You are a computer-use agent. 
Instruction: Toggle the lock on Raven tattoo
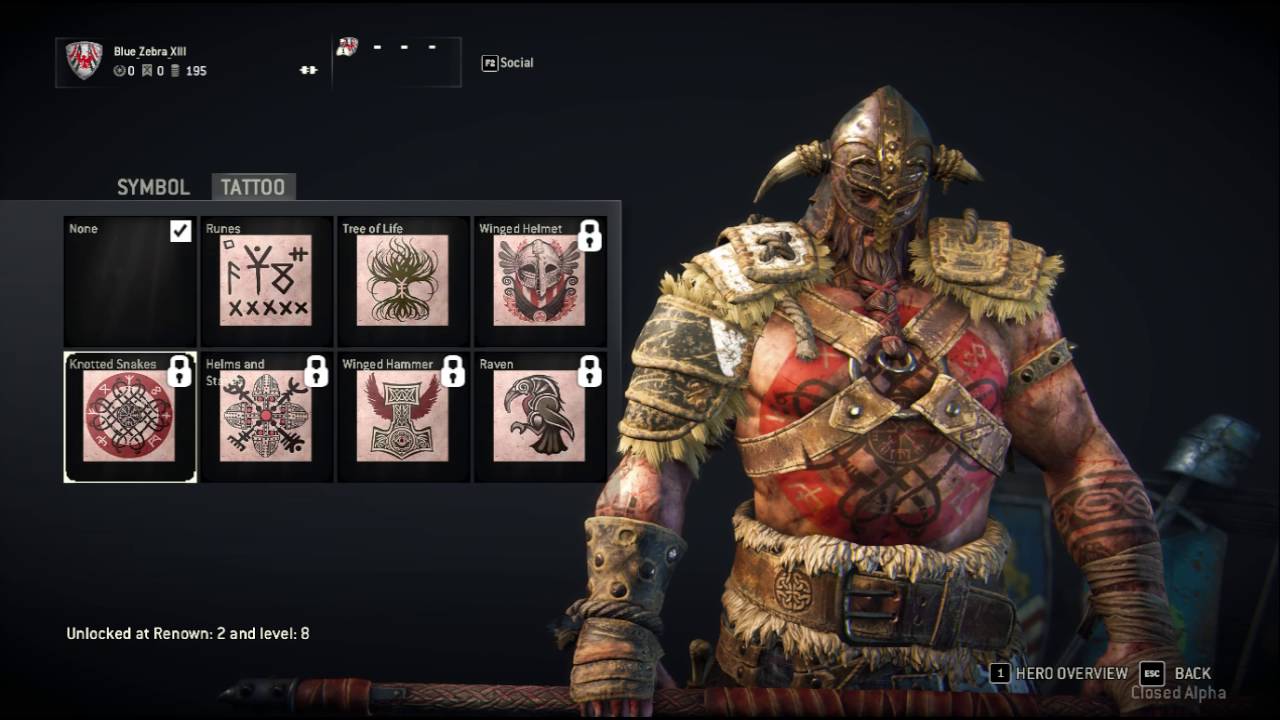(592, 372)
